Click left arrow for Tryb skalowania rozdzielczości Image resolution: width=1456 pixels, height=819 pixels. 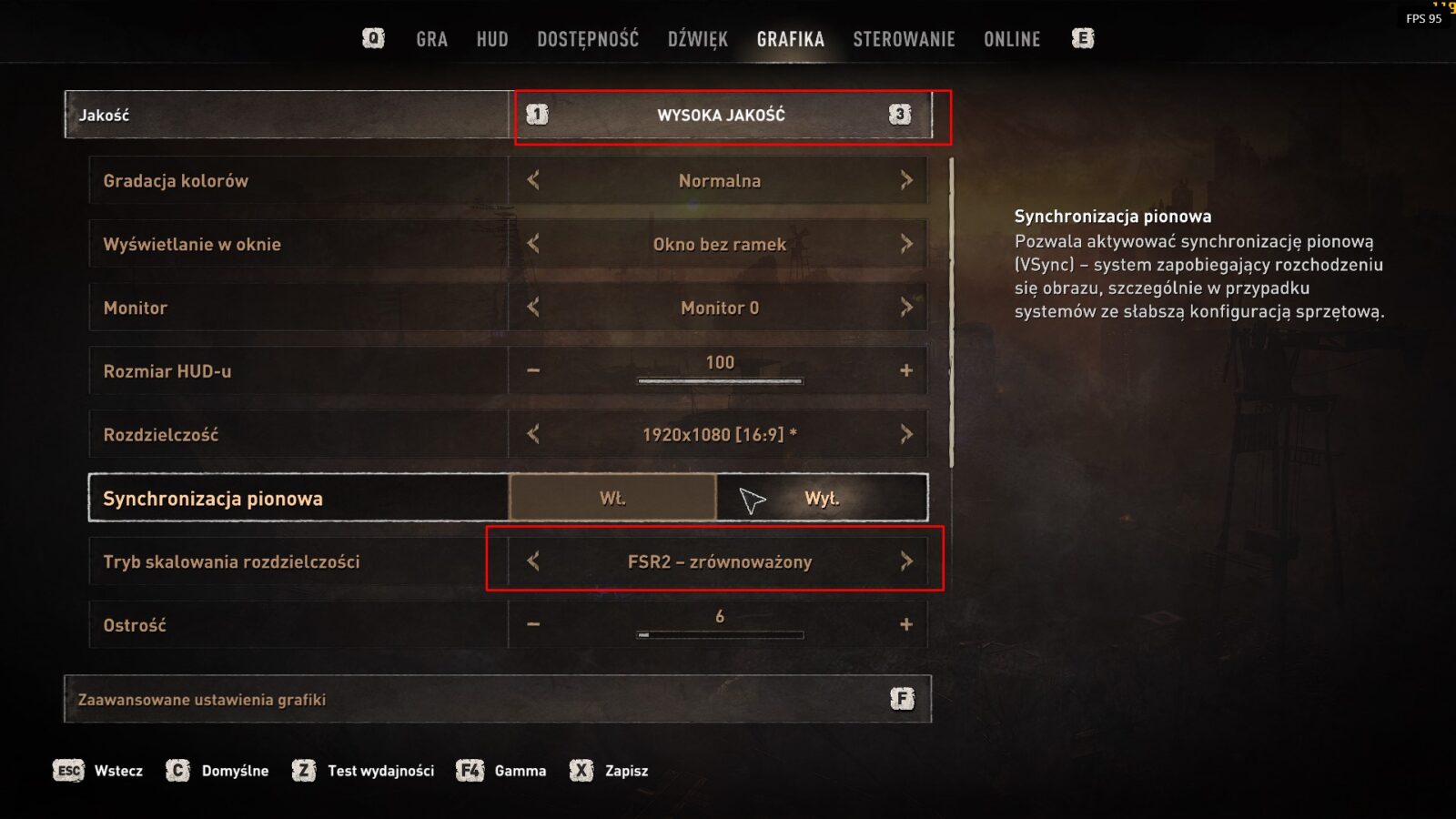tap(533, 561)
